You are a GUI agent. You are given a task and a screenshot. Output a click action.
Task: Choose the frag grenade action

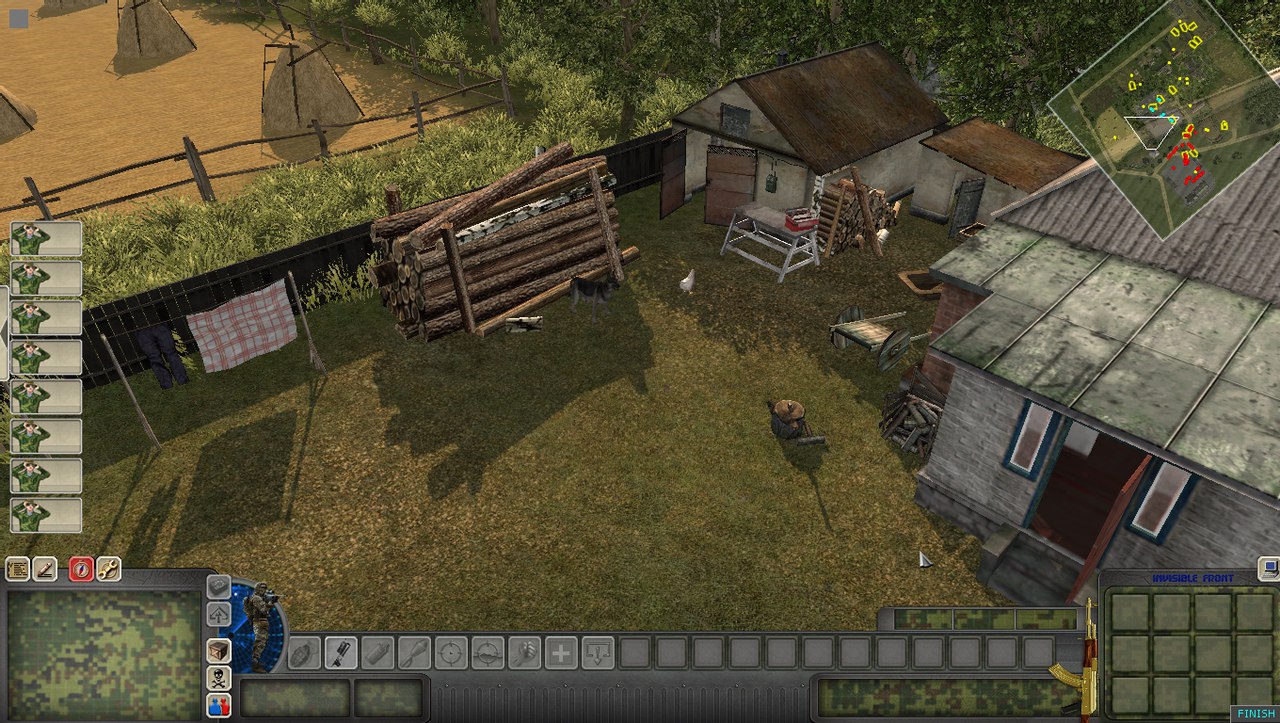coord(304,653)
